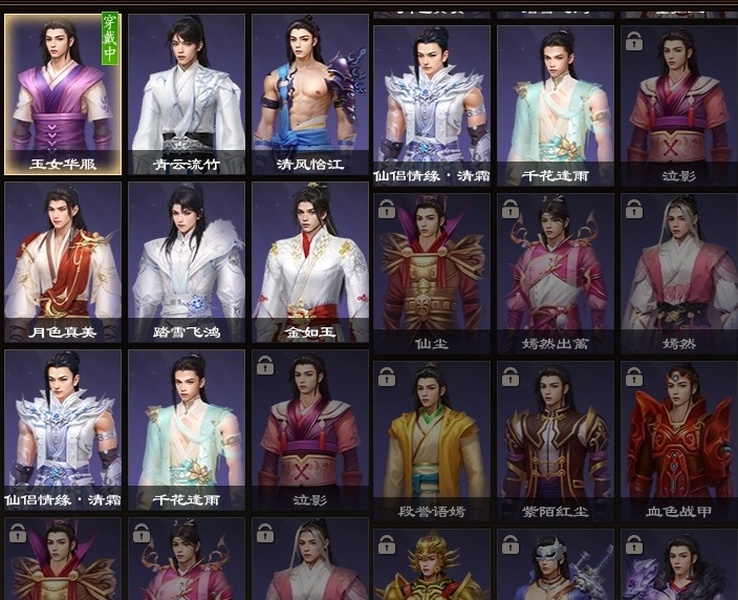
Task: Choose the 青云流竹 white robe costume
Action: coord(186,95)
